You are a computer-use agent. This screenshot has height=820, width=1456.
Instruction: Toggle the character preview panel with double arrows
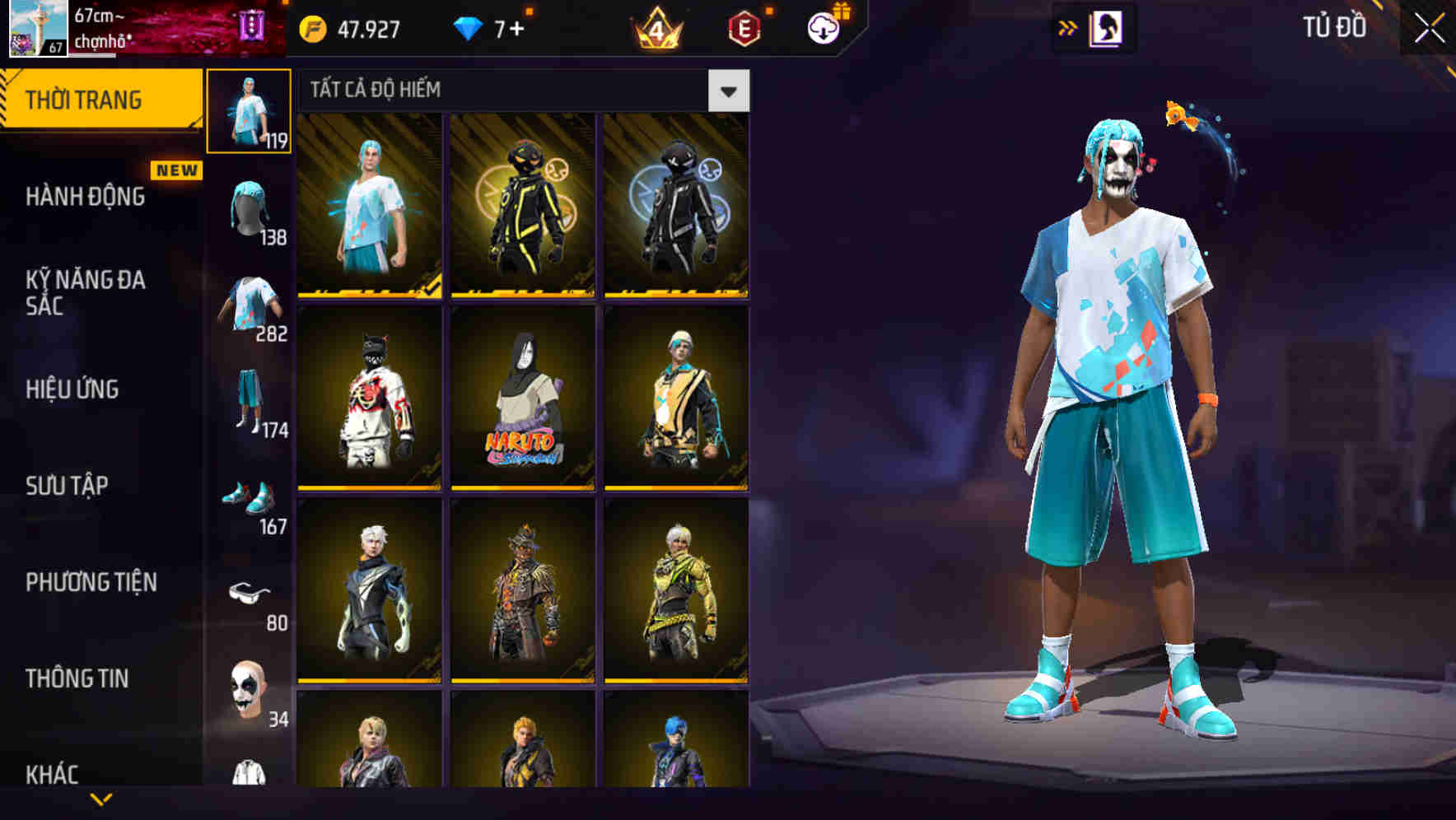[1068, 26]
